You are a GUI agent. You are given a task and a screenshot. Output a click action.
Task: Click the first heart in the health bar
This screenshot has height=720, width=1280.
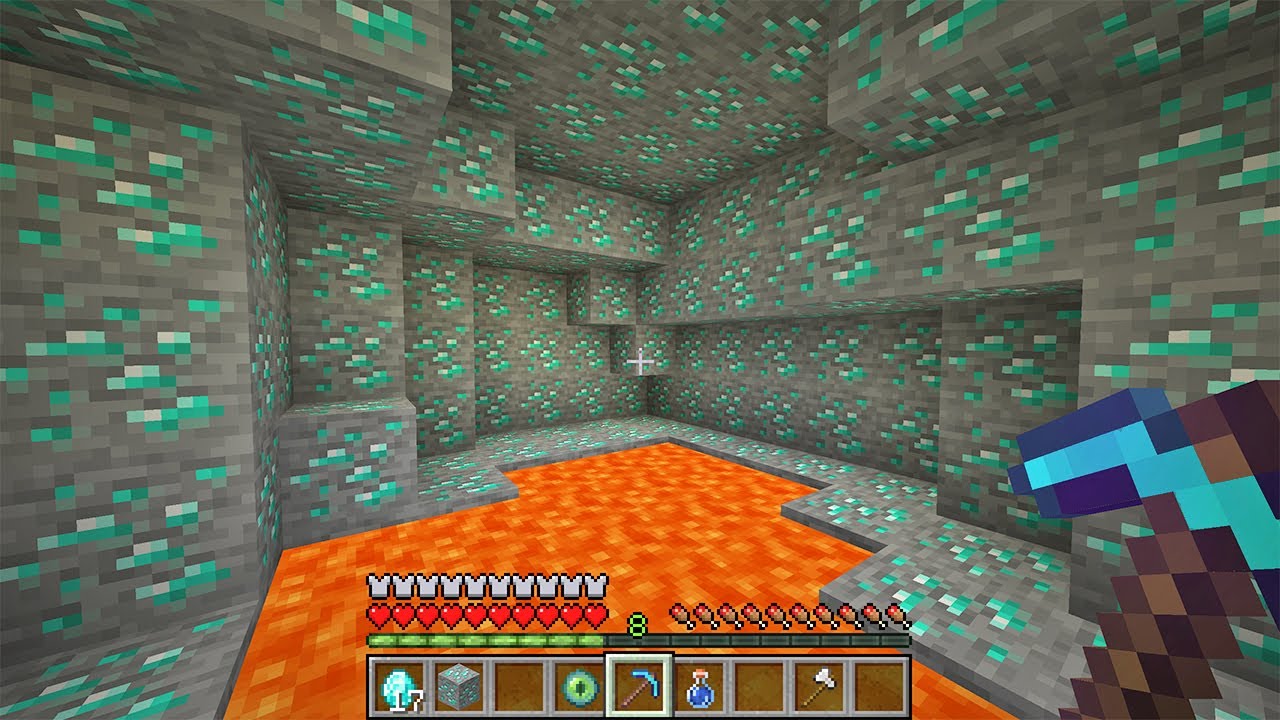pos(380,613)
